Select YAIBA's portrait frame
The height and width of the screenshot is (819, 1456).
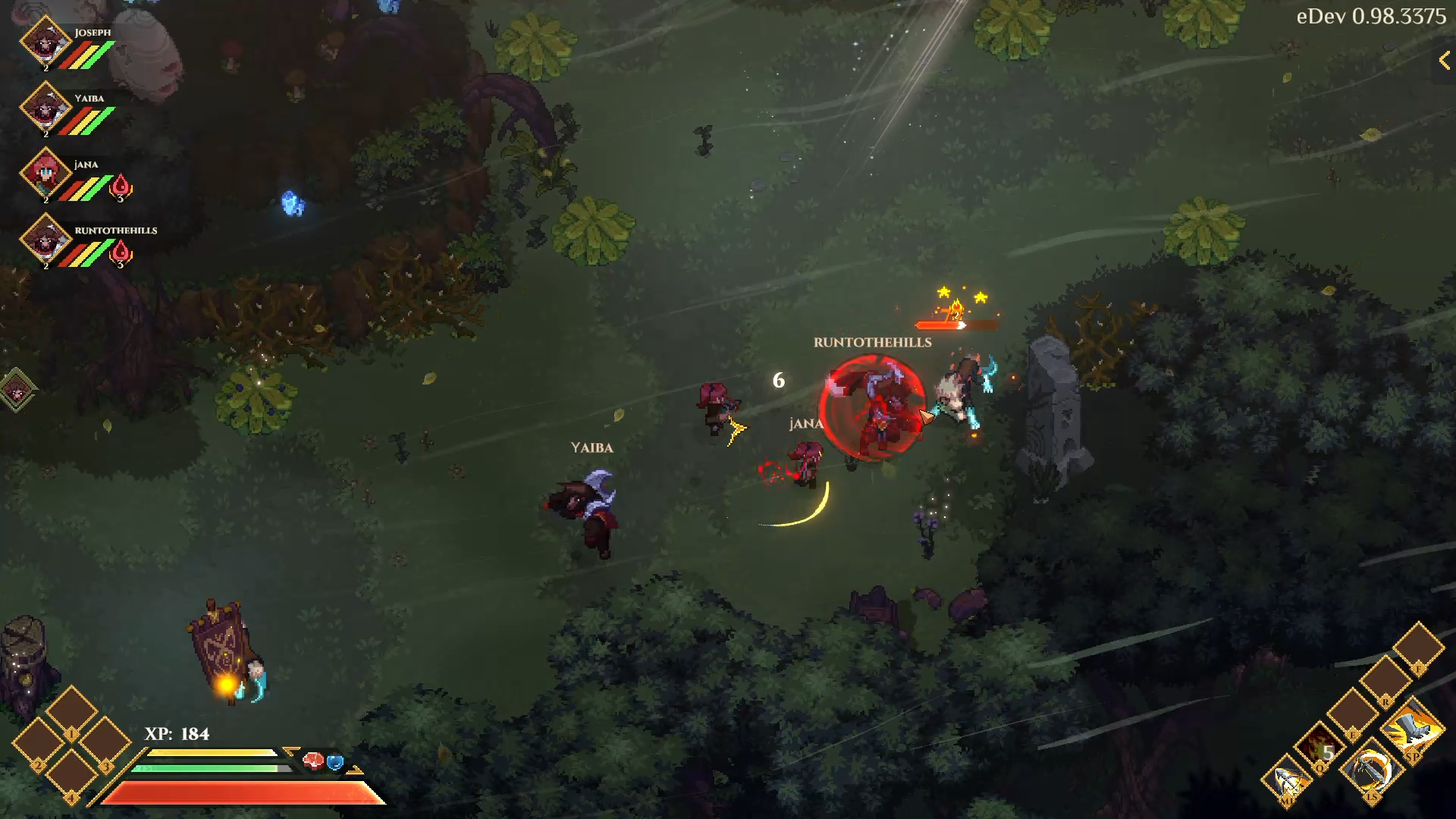tap(45, 108)
